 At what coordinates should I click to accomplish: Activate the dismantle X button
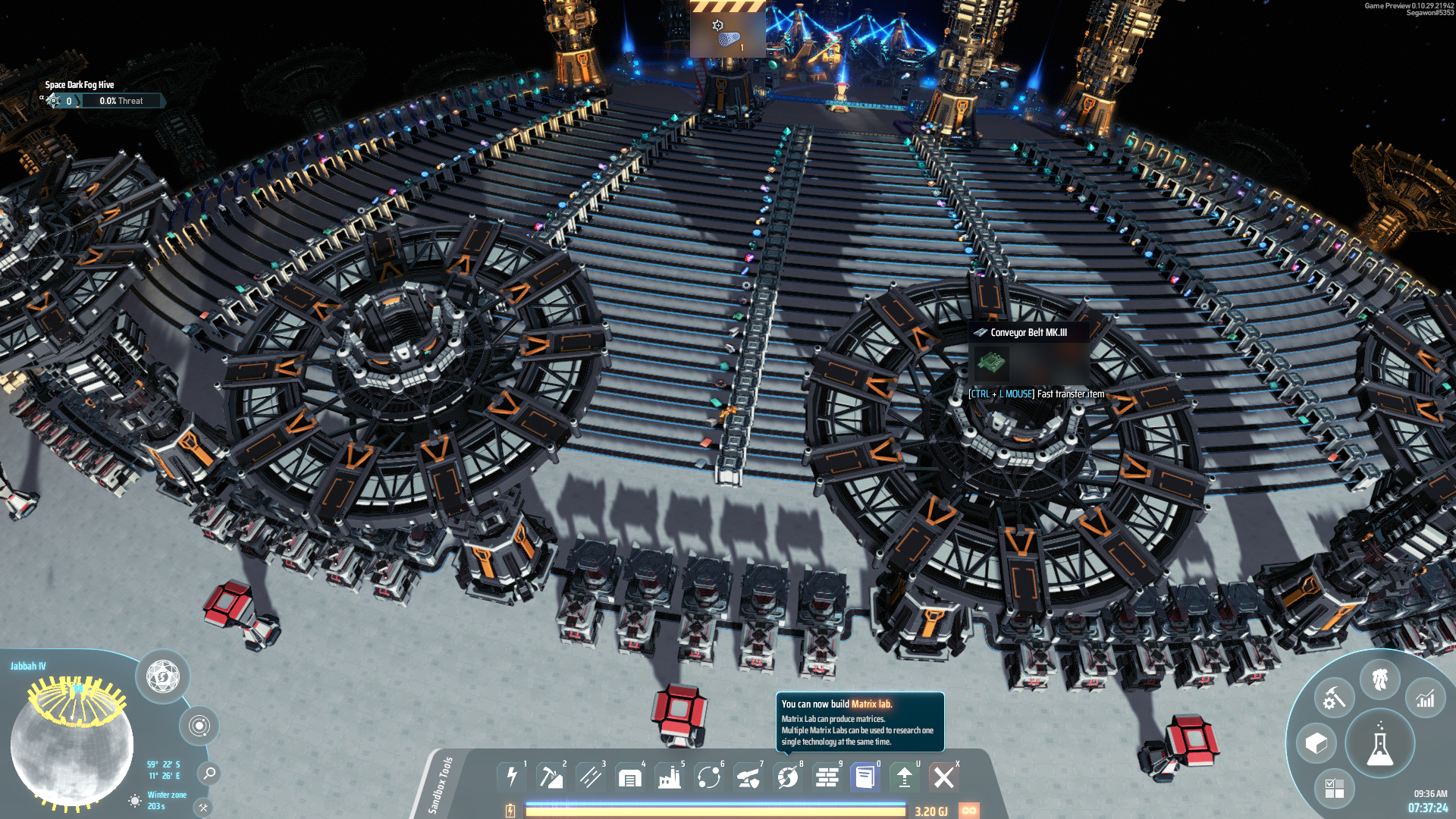[944, 777]
